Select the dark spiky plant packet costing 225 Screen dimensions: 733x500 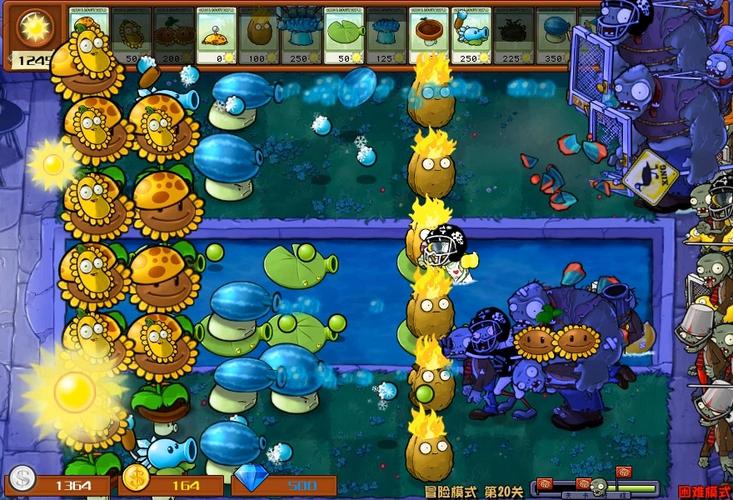tap(513, 37)
